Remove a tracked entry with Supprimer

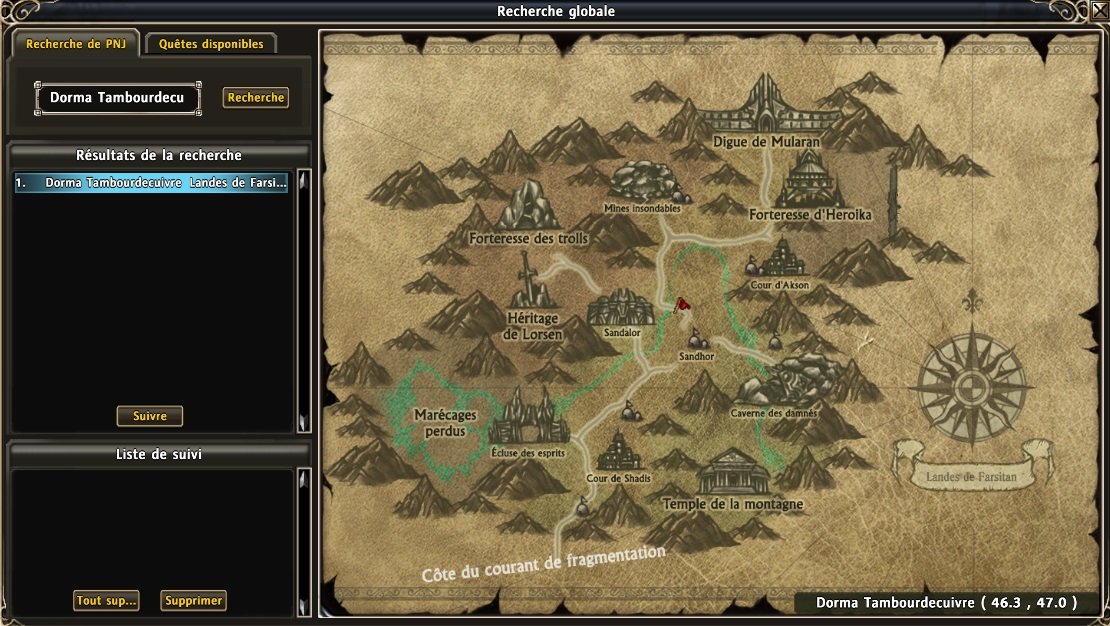194,601
